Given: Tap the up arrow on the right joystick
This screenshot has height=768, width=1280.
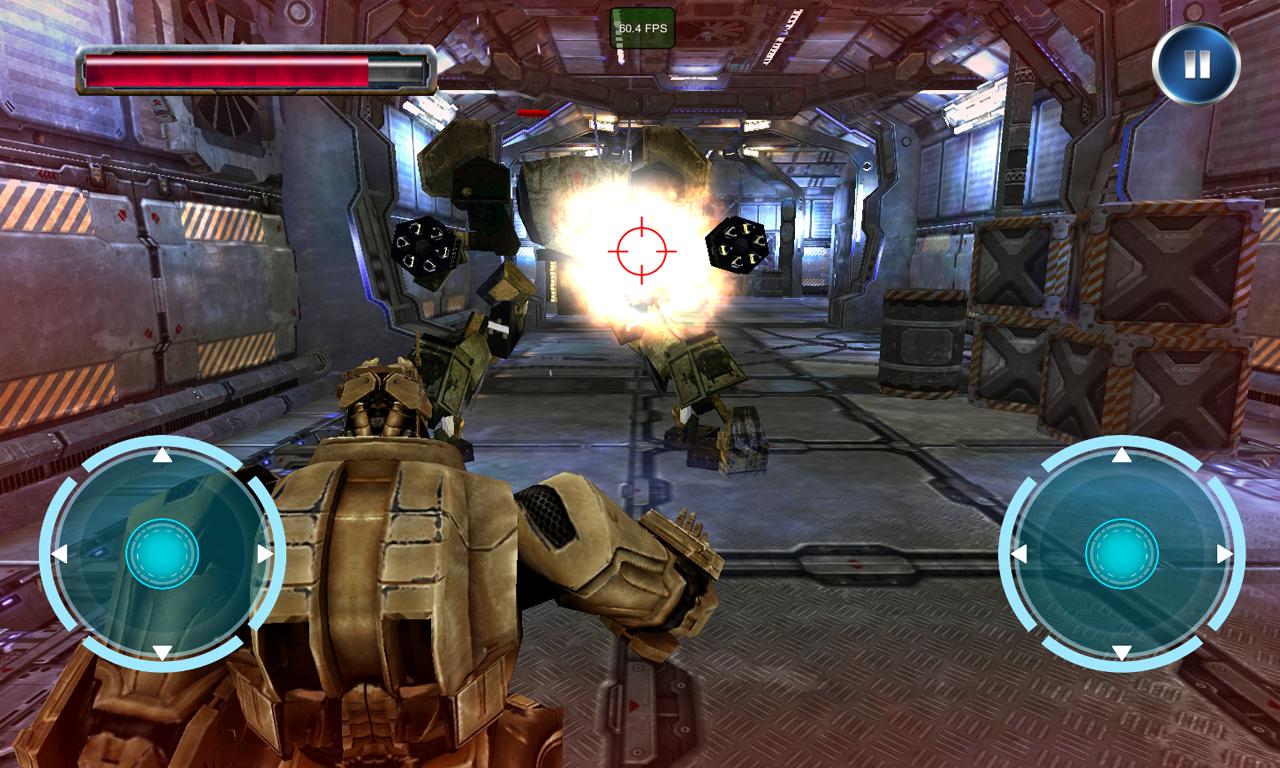Looking at the screenshot, I should click(x=1122, y=457).
